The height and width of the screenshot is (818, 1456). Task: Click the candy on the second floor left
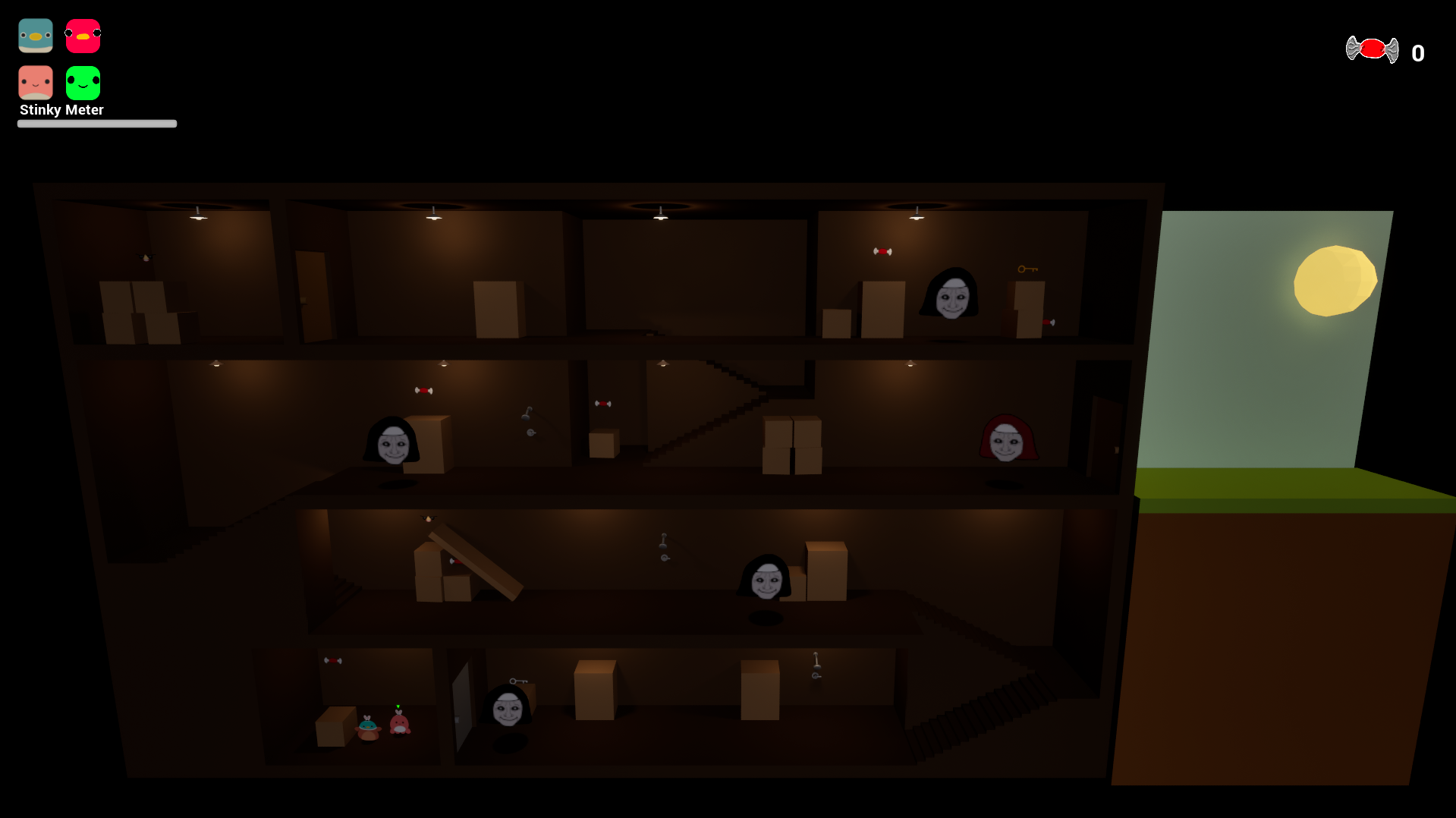[425, 390]
